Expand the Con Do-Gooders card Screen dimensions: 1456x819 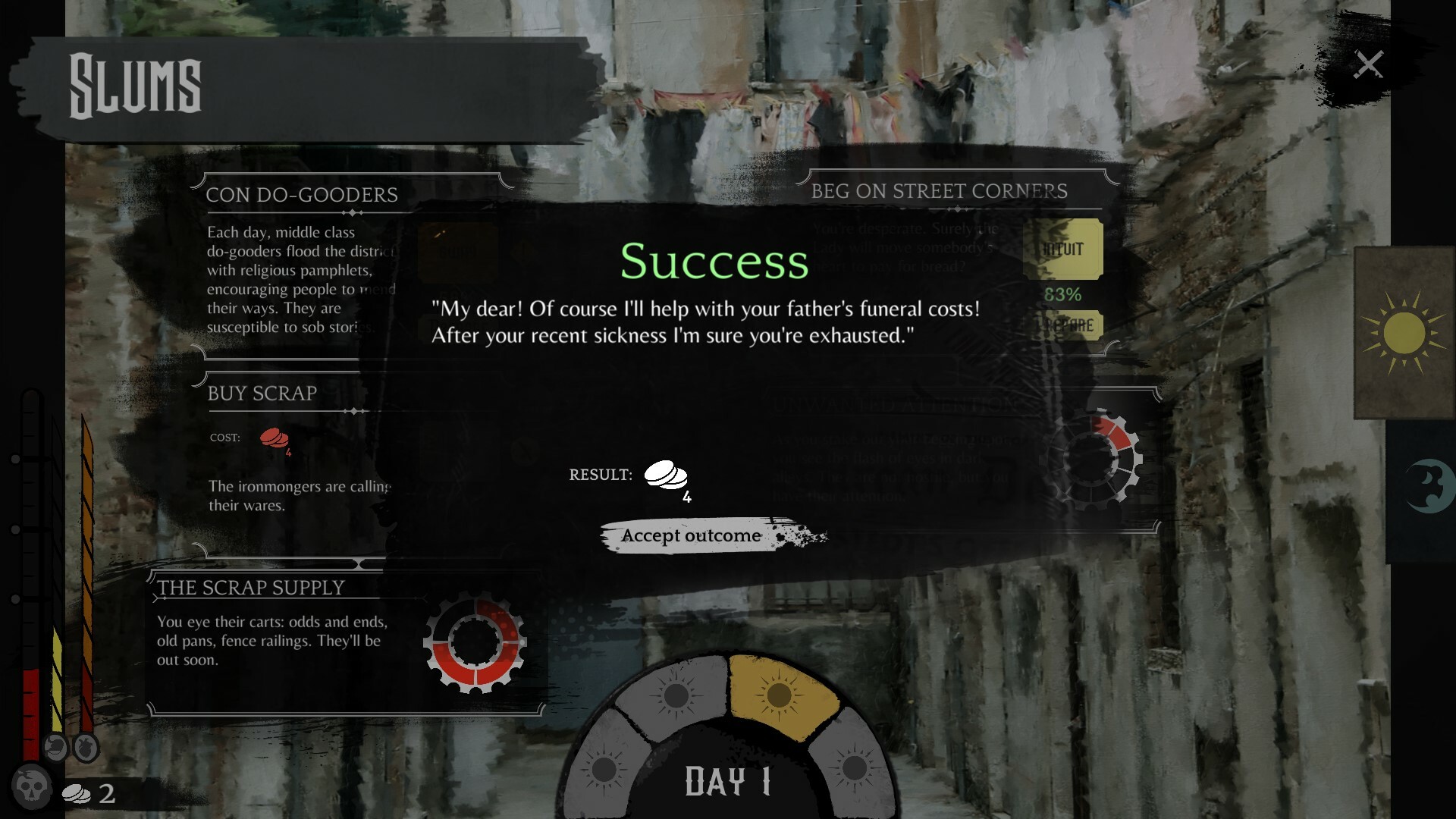pos(302,195)
